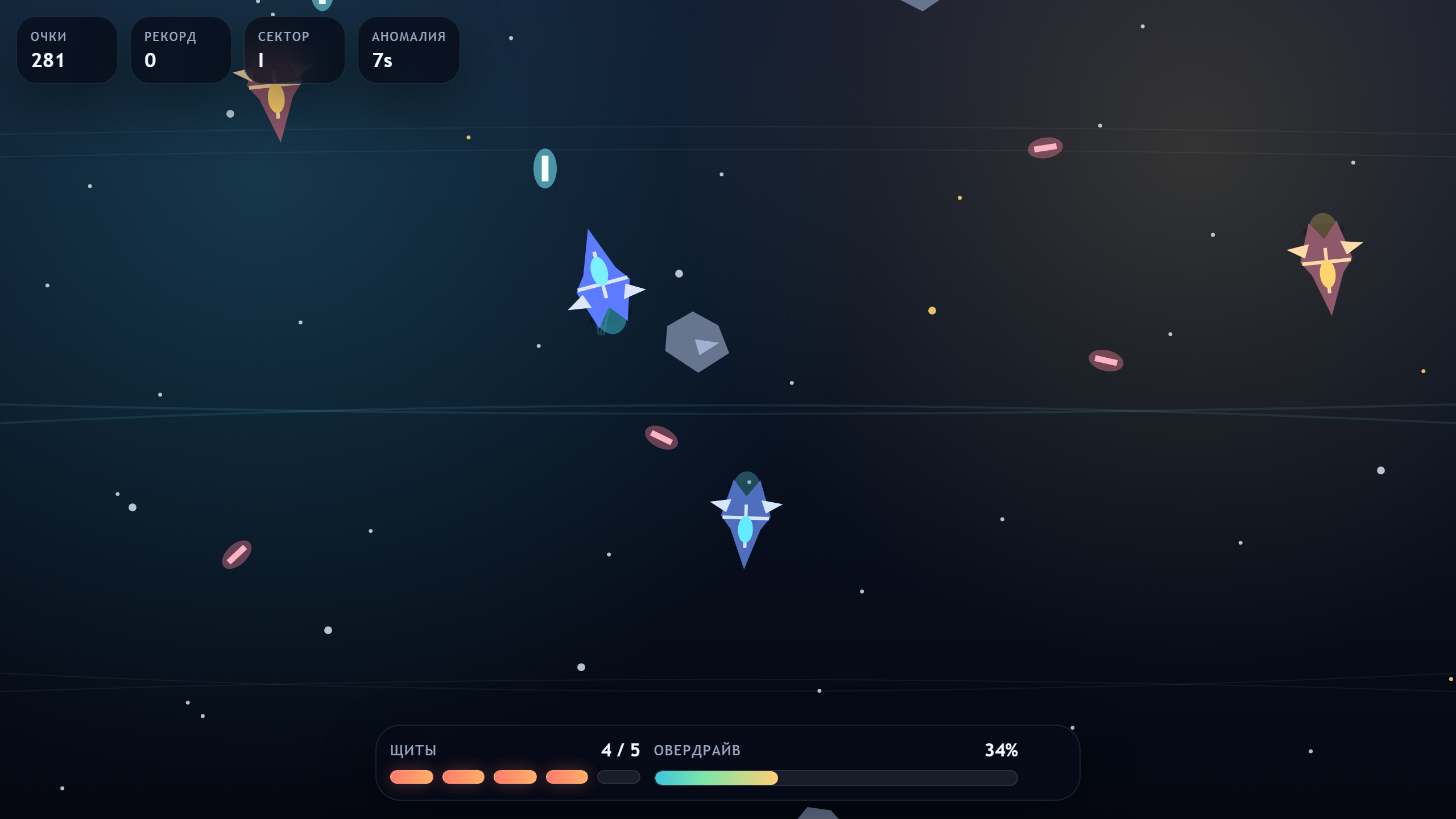Click the empty fifth shield segment
Image resolution: width=1456 pixels, height=819 pixels.
(619, 777)
